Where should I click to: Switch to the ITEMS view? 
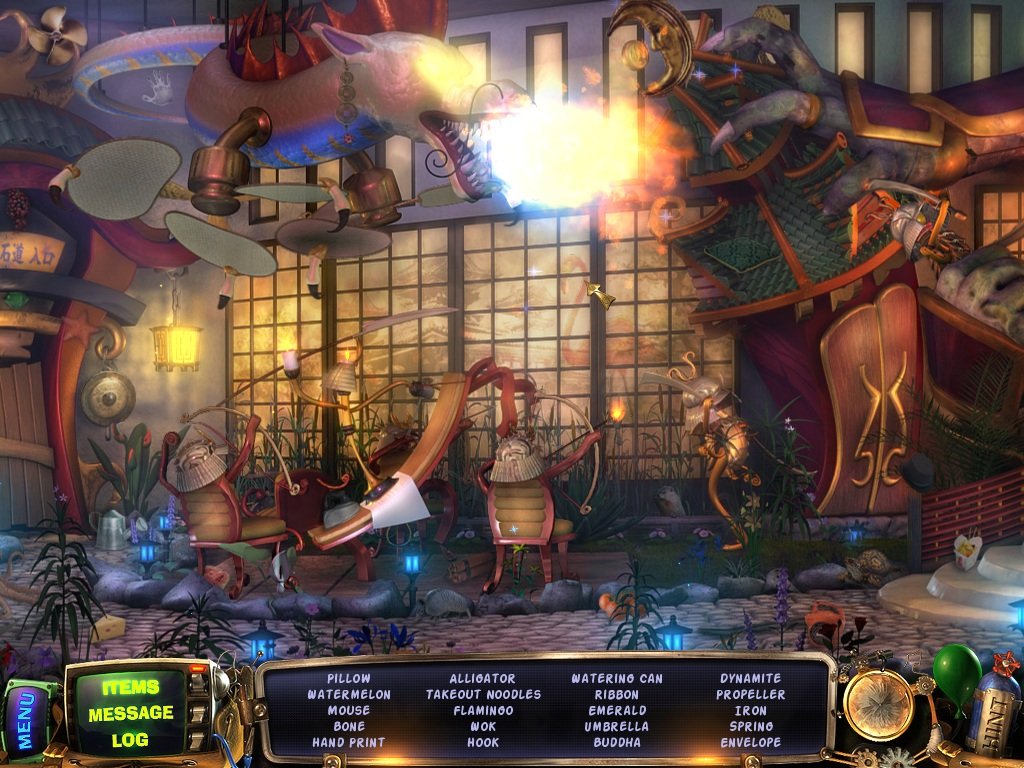130,687
